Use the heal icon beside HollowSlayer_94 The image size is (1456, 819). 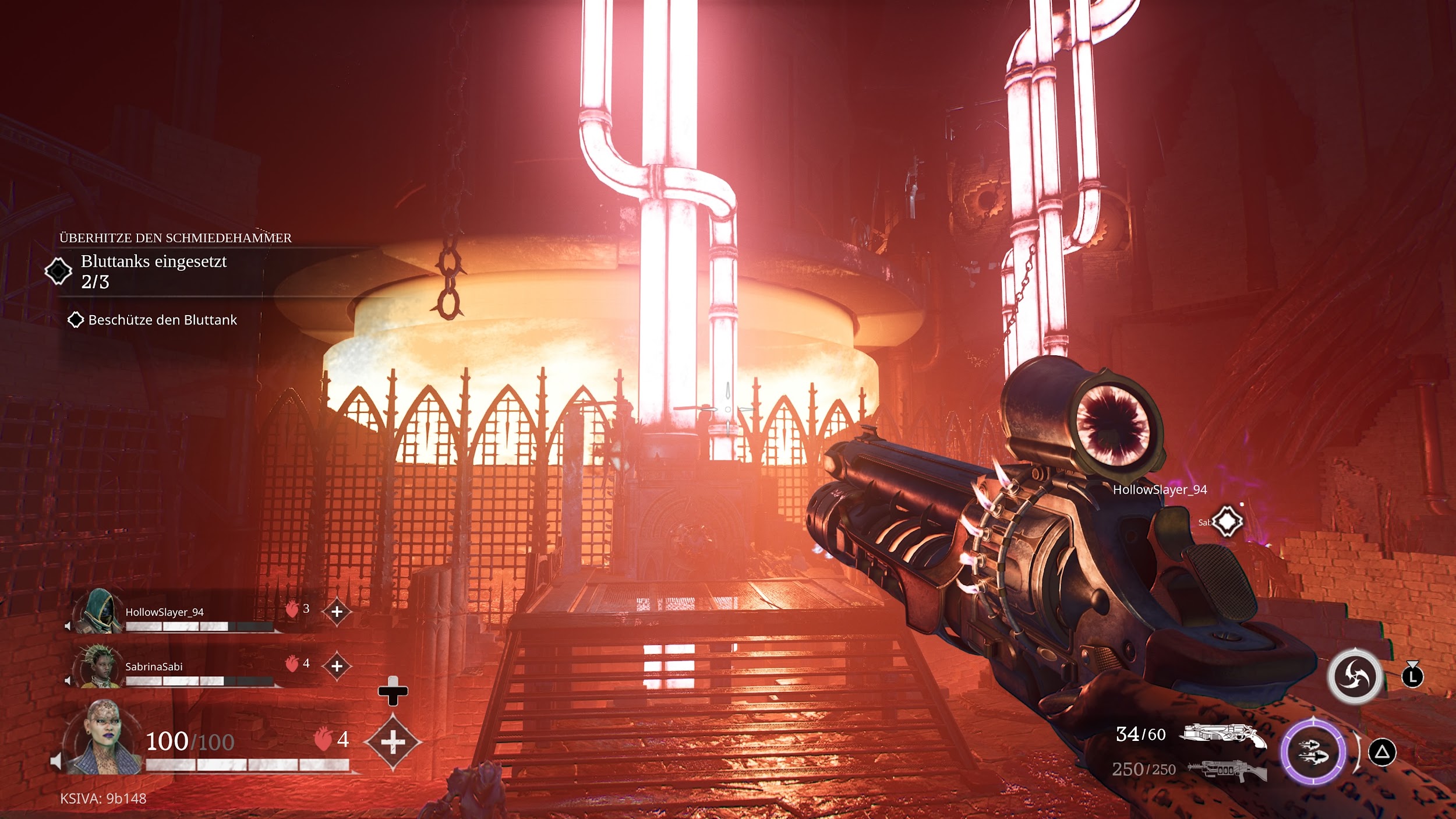[x=337, y=612]
